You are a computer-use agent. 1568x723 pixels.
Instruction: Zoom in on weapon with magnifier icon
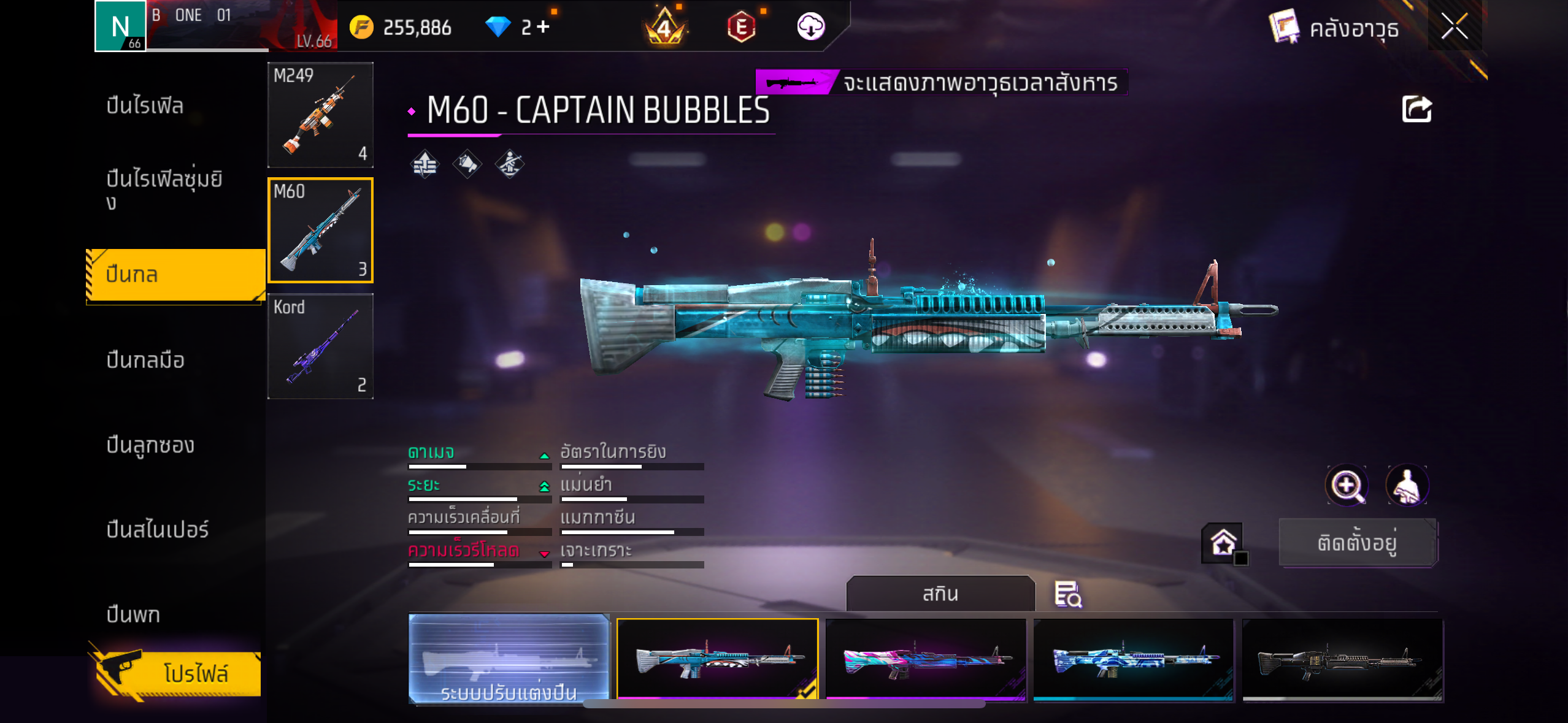[x=1346, y=486]
